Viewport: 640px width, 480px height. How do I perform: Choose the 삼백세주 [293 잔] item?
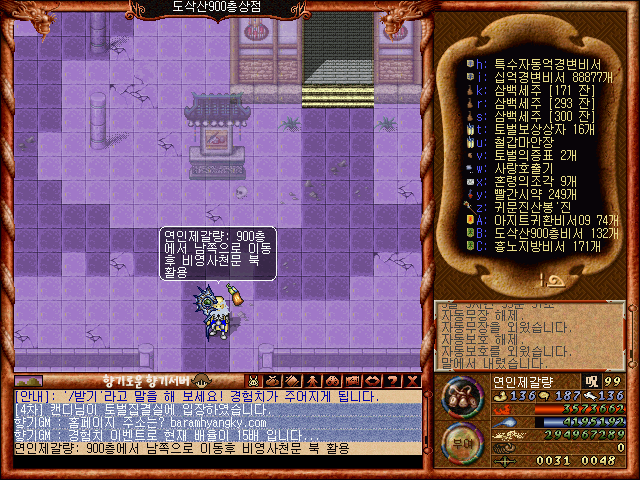coord(530,102)
